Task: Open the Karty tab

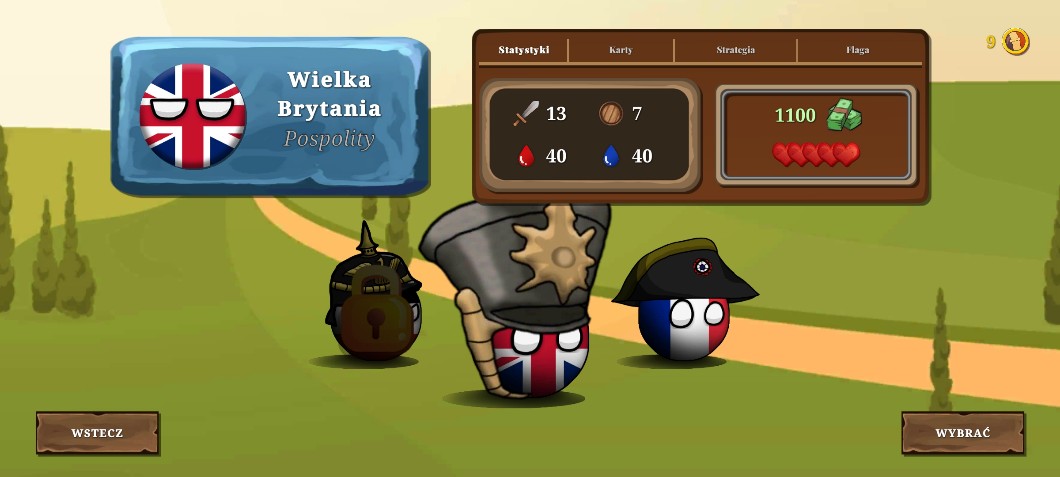Action: pos(621,50)
